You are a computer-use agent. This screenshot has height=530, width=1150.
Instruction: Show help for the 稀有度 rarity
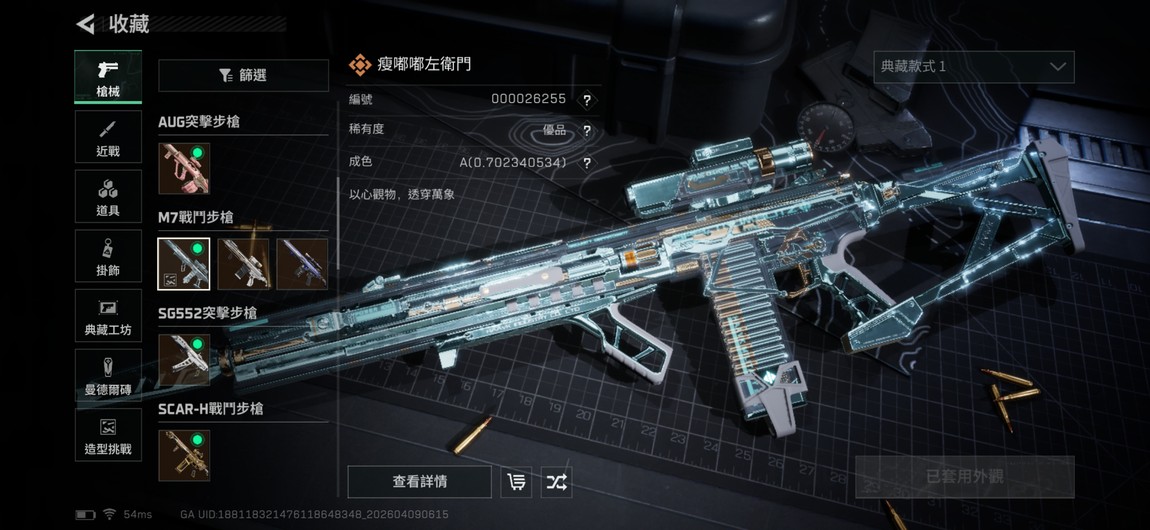tap(587, 130)
